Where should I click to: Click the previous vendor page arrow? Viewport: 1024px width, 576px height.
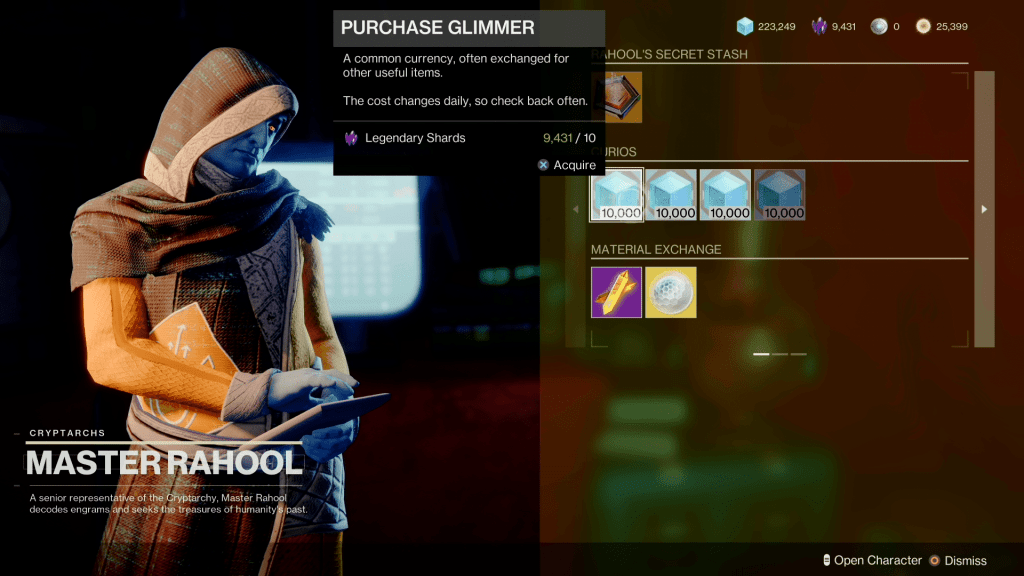[x=576, y=209]
